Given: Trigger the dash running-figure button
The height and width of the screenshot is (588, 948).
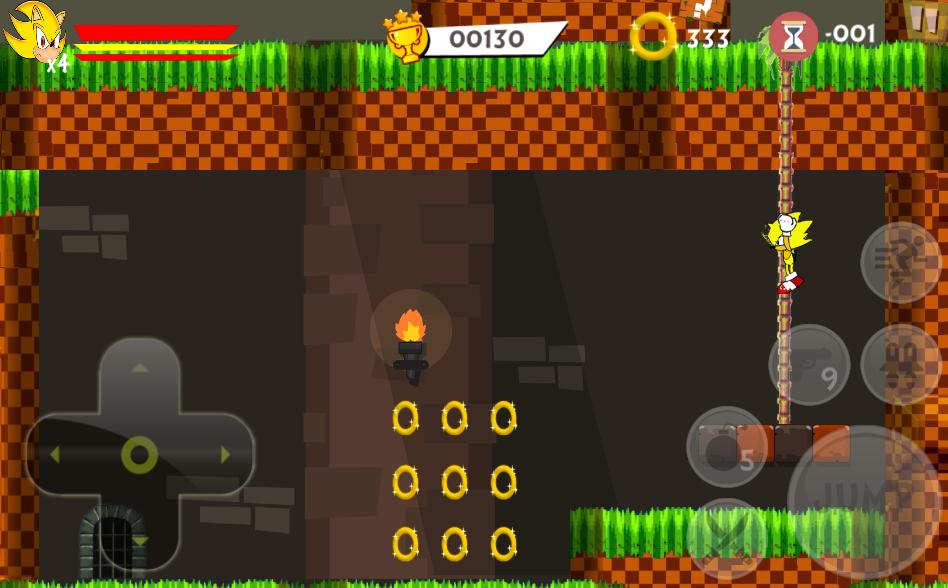Looking at the screenshot, I should point(901,262).
